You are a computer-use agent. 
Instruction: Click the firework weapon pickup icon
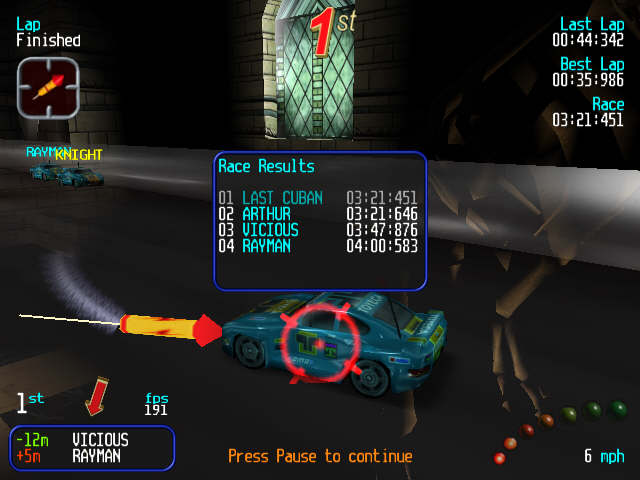tap(47, 87)
